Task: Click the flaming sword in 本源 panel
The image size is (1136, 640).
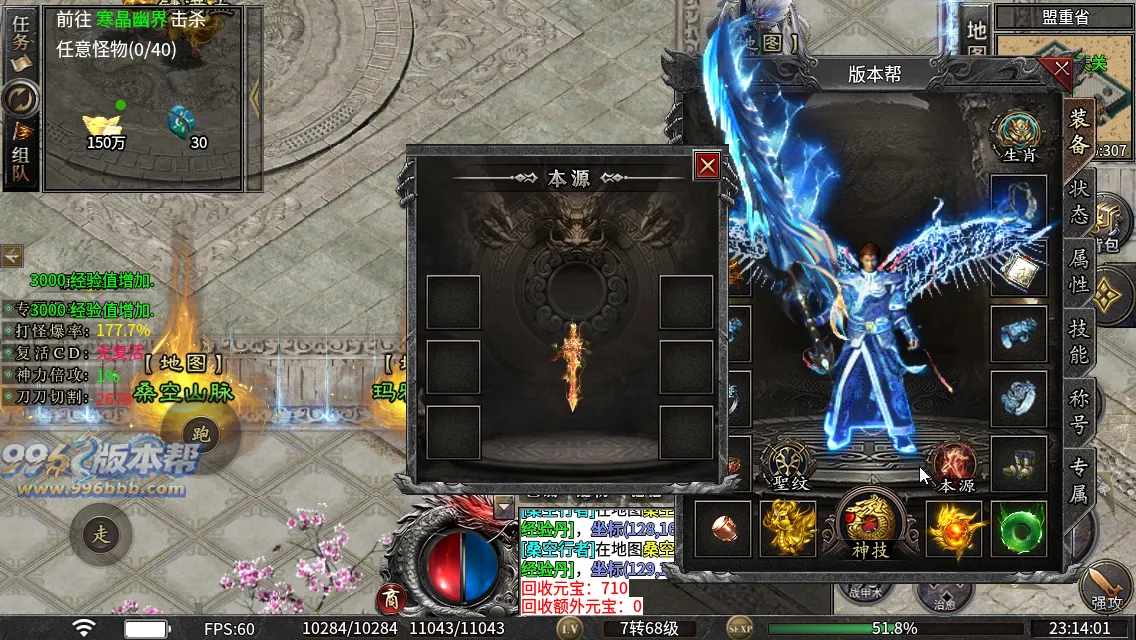Action: click(572, 366)
